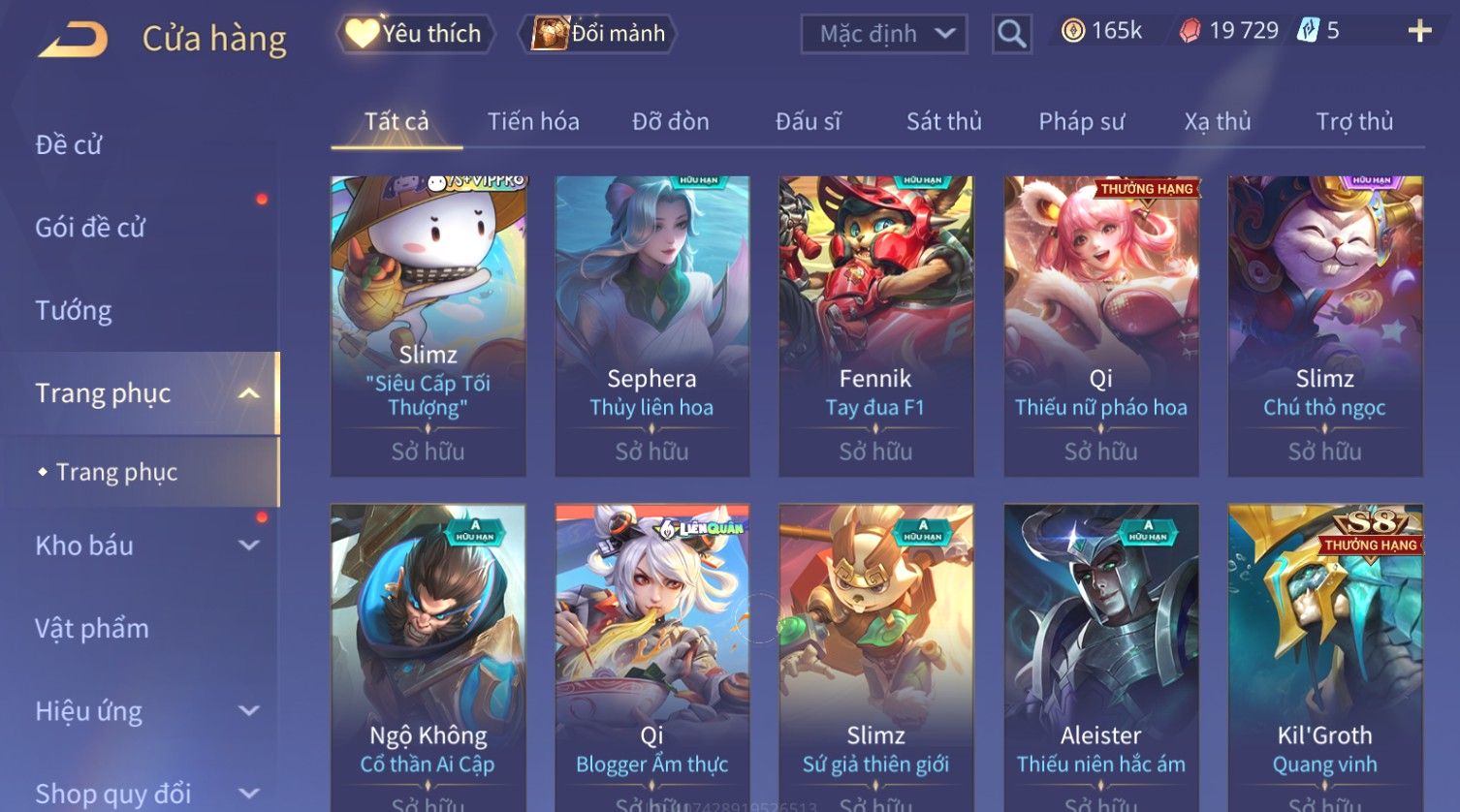
Task: Go to the Vật phẩm section
Action: (92, 629)
